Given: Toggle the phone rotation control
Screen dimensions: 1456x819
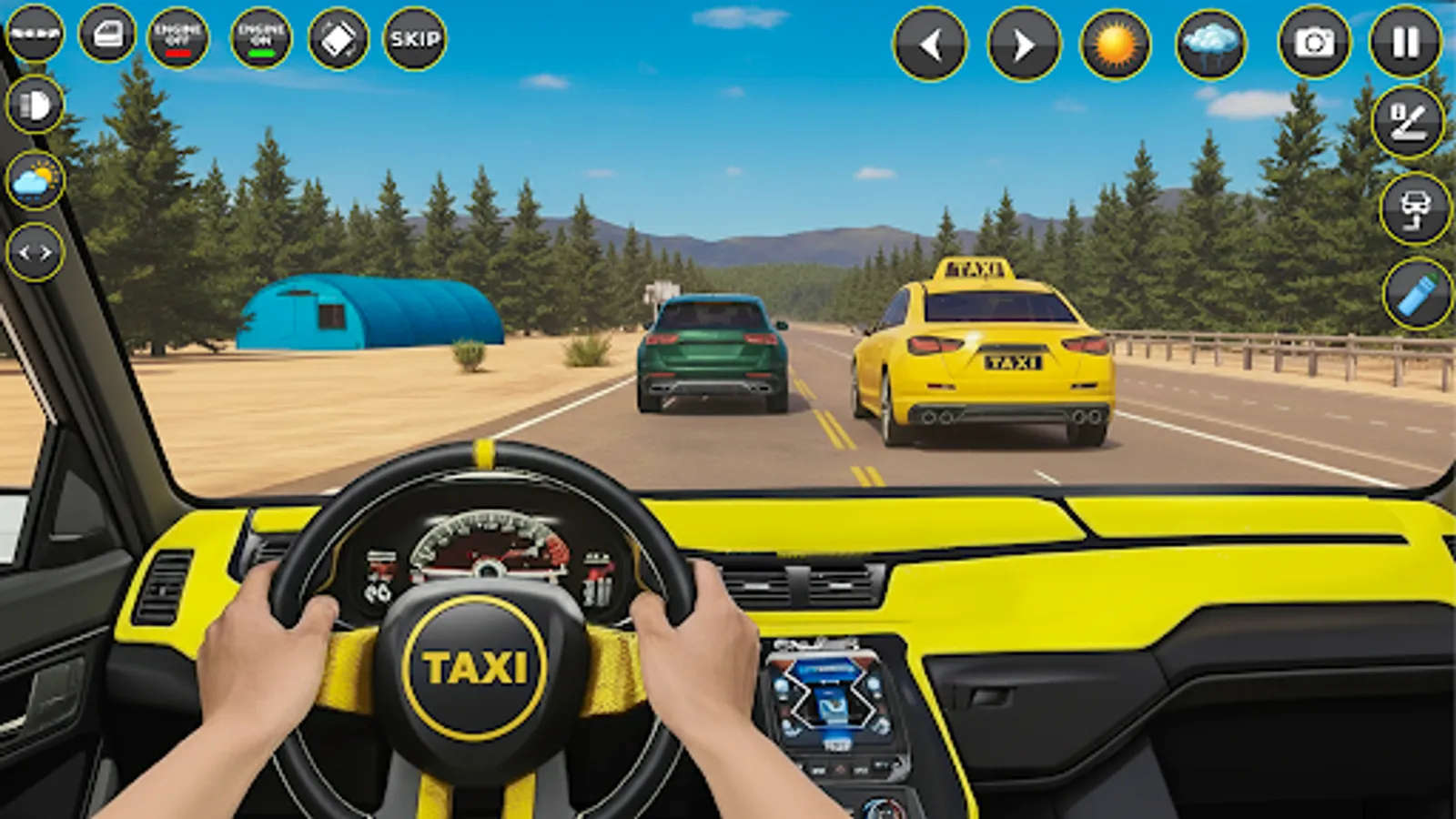Looking at the screenshot, I should click(x=337, y=36).
